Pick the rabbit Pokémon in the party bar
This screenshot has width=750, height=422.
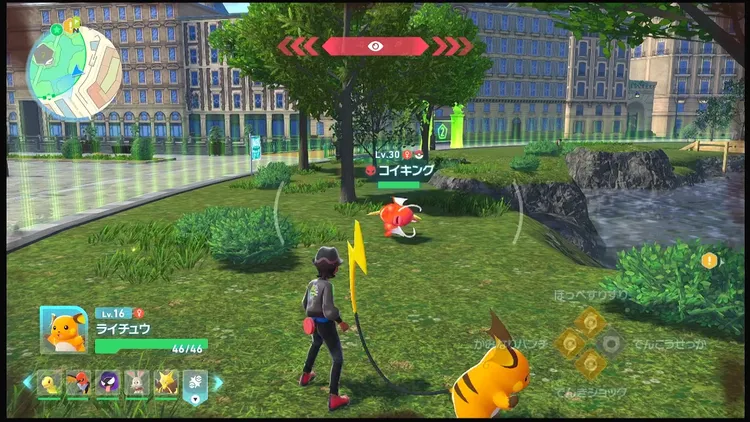point(137,383)
